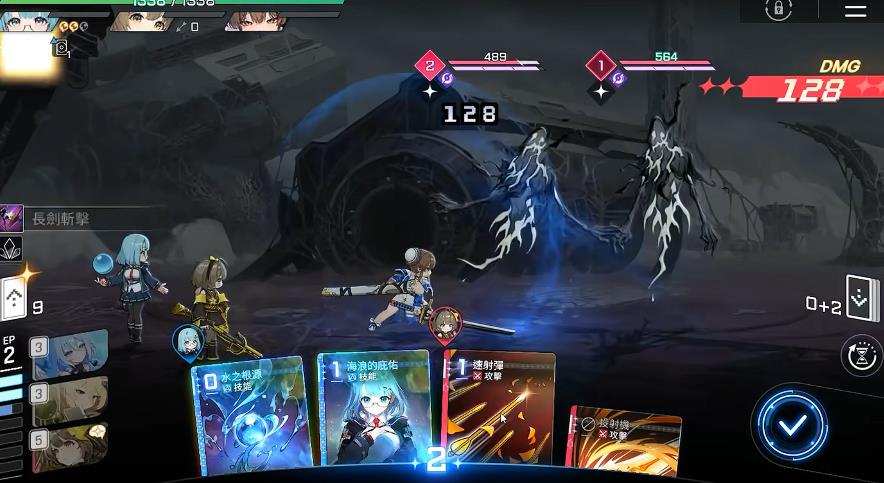This screenshot has width=884, height=483.
Task: Open the hamburger menu
Action: [x=855, y=11]
